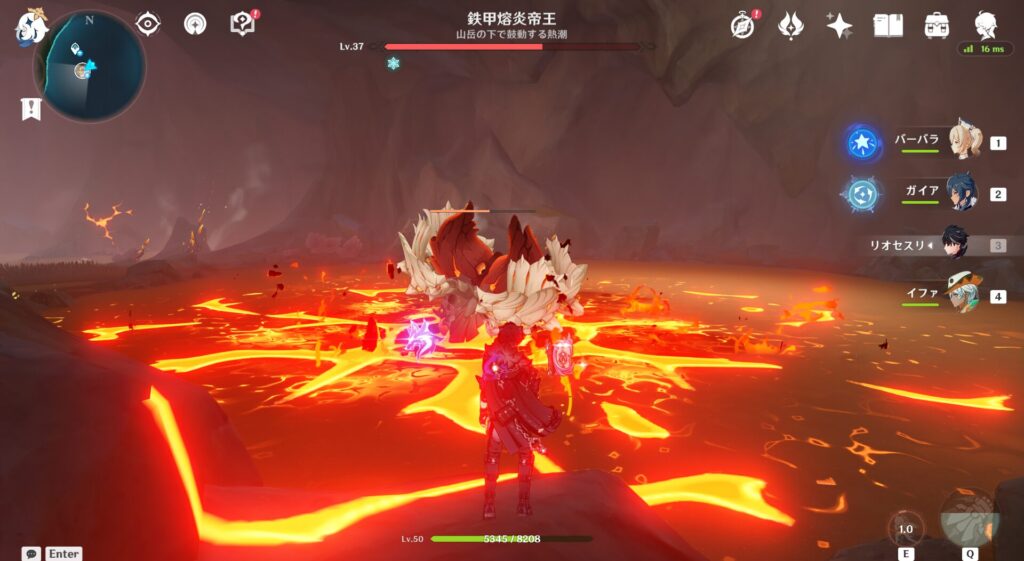Open the quest banner icon below Paimon
The height and width of the screenshot is (561, 1024).
(30, 109)
